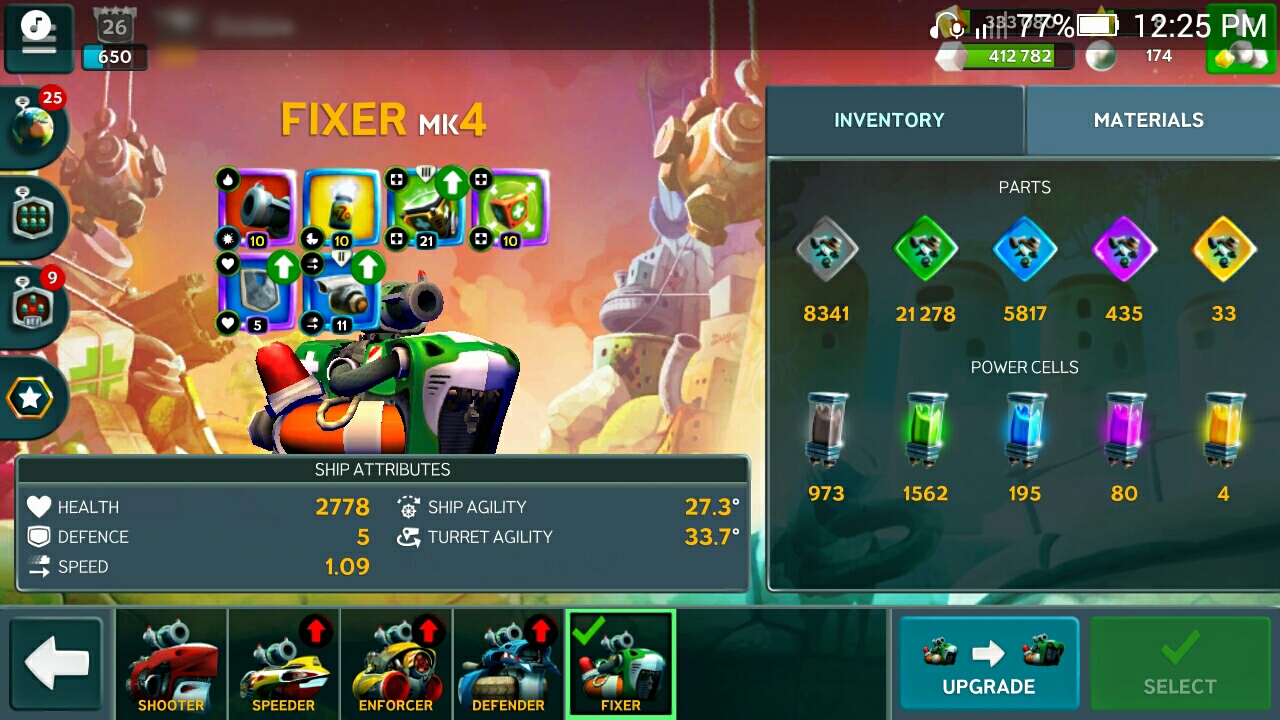Select the yellow canister item slot

pyautogui.click(x=342, y=208)
